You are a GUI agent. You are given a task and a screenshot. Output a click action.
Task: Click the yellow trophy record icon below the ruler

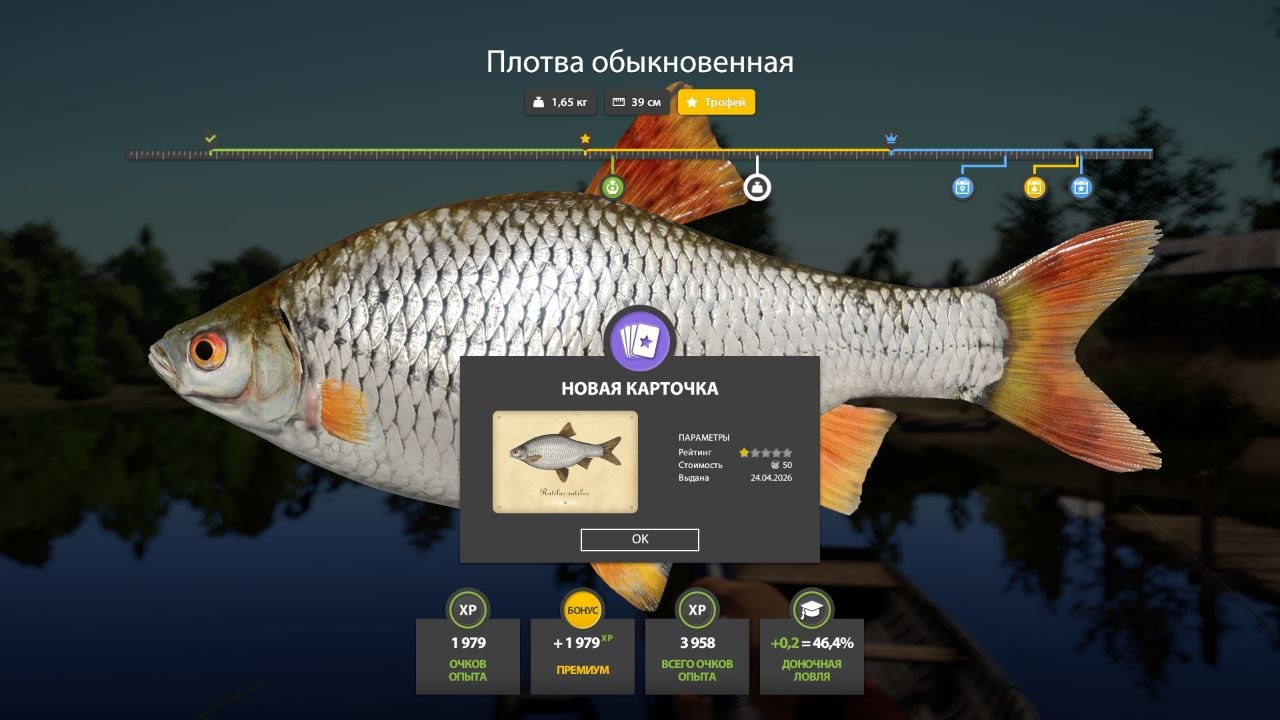point(1035,188)
